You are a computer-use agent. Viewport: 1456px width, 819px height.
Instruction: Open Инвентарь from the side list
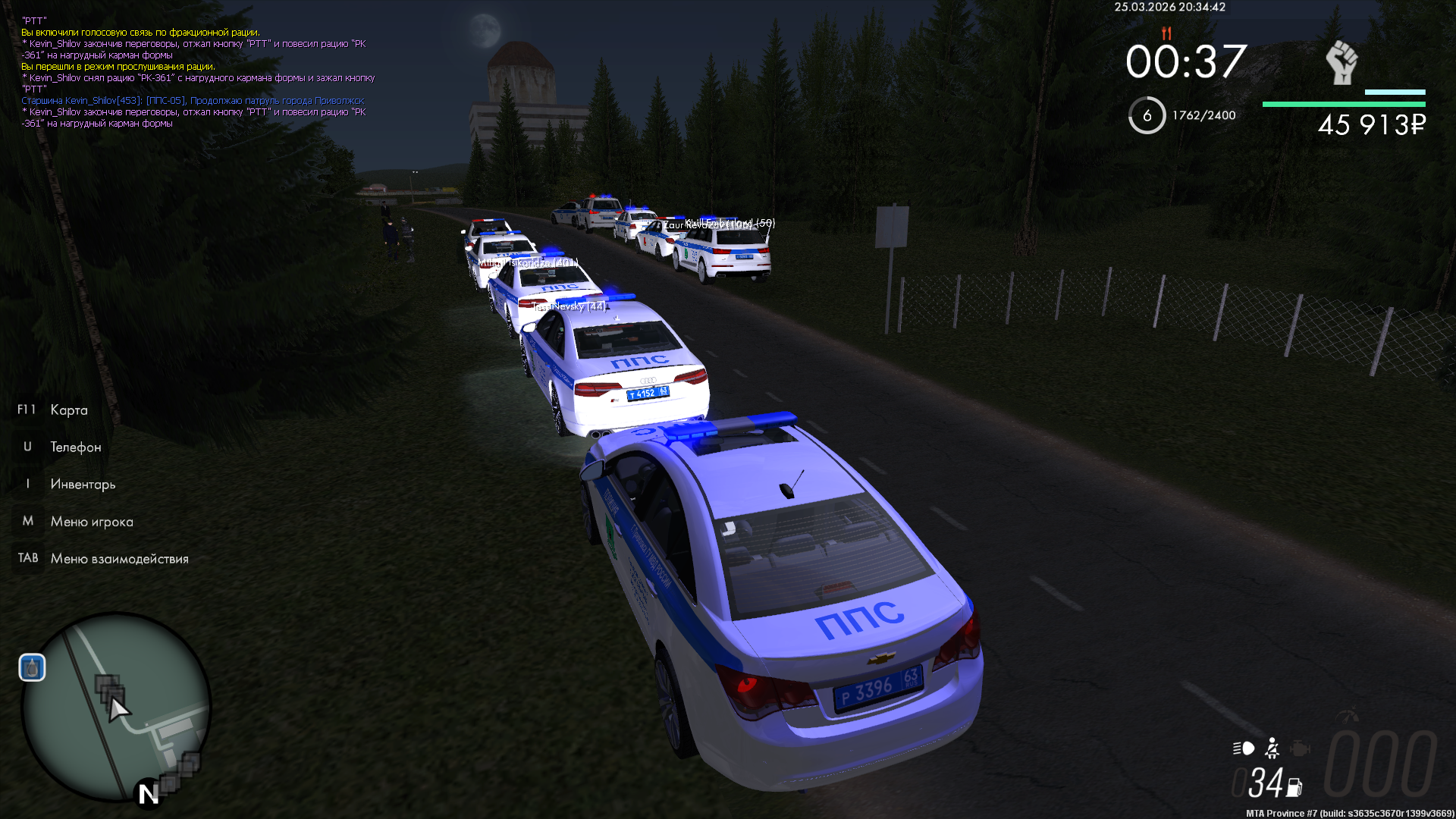click(x=83, y=485)
